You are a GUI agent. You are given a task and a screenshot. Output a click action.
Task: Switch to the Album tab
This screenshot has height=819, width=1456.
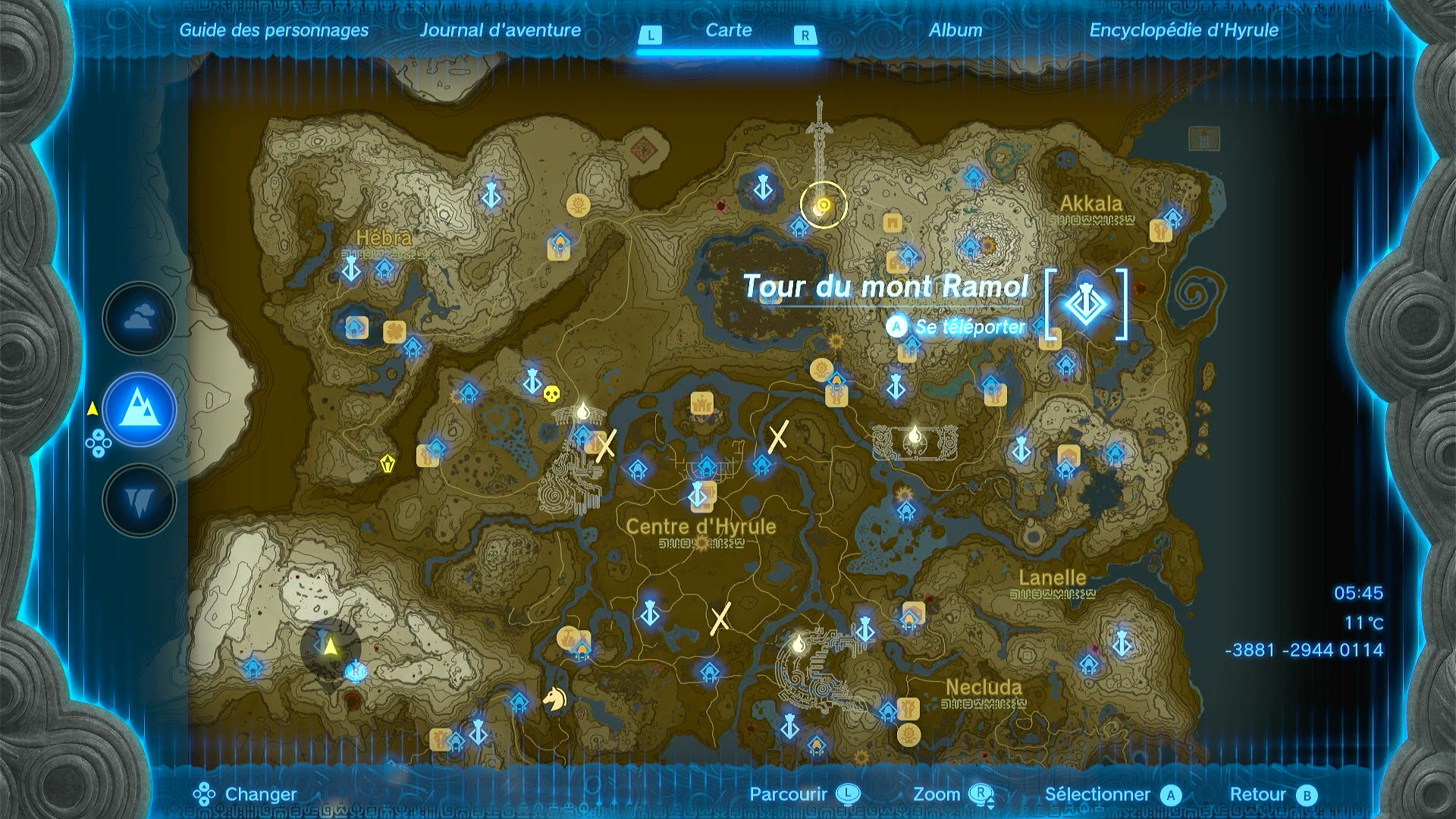click(x=956, y=31)
